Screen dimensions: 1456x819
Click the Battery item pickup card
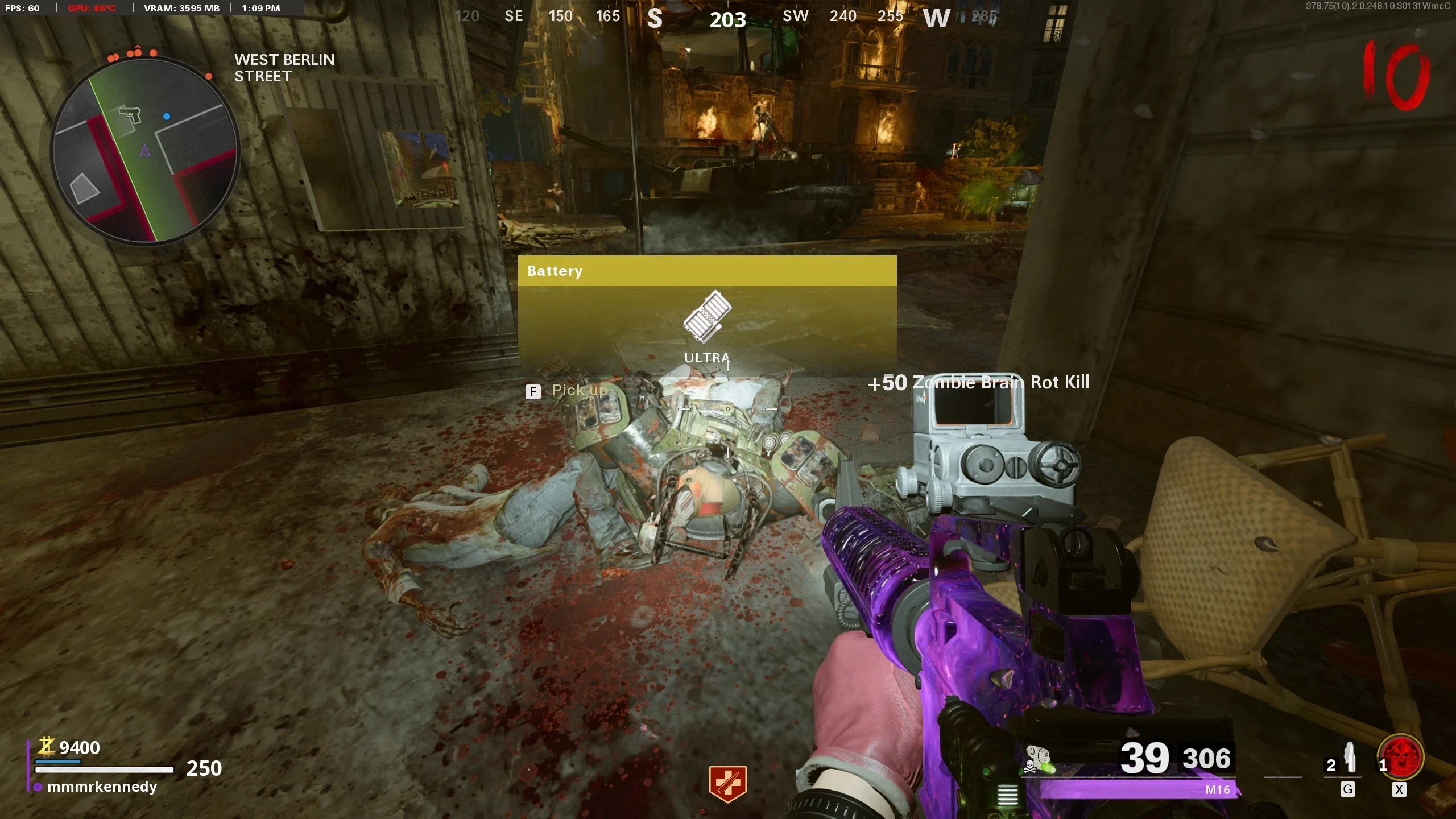coord(707,315)
